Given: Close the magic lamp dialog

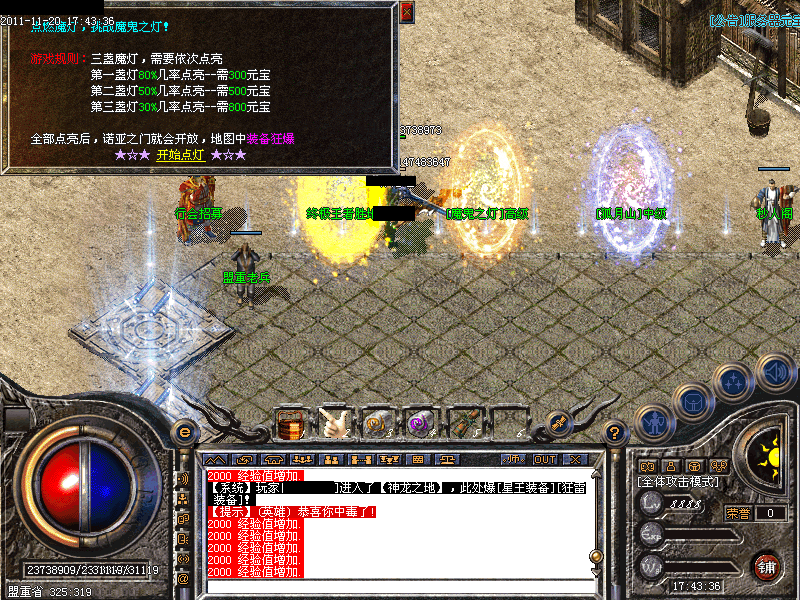Looking at the screenshot, I should pos(406,12).
